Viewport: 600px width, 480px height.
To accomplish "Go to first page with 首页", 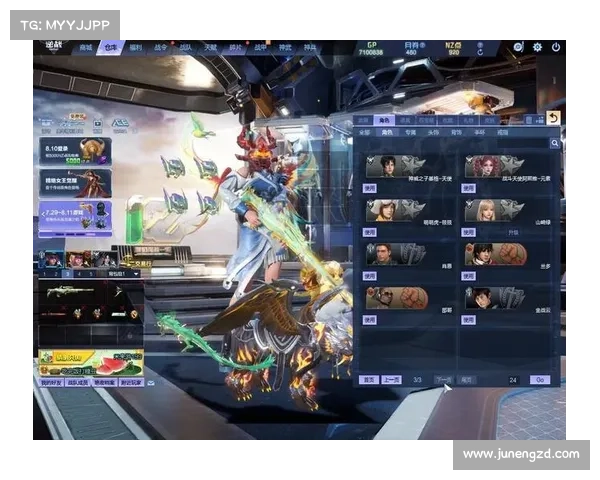I will pyautogui.click(x=368, y=380).
